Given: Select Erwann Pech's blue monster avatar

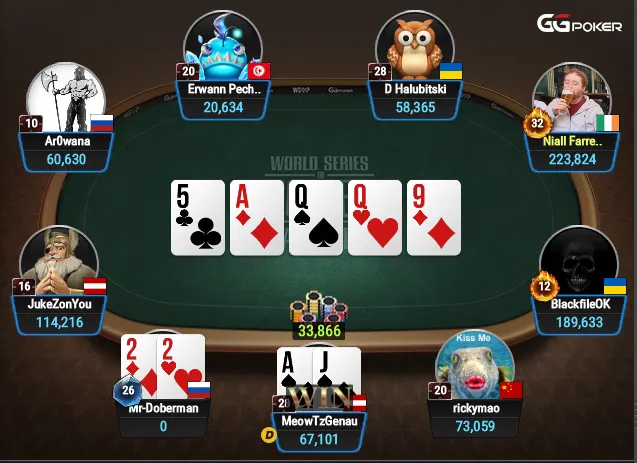Looking at the screenshot, I should click(x=222, y=47).
